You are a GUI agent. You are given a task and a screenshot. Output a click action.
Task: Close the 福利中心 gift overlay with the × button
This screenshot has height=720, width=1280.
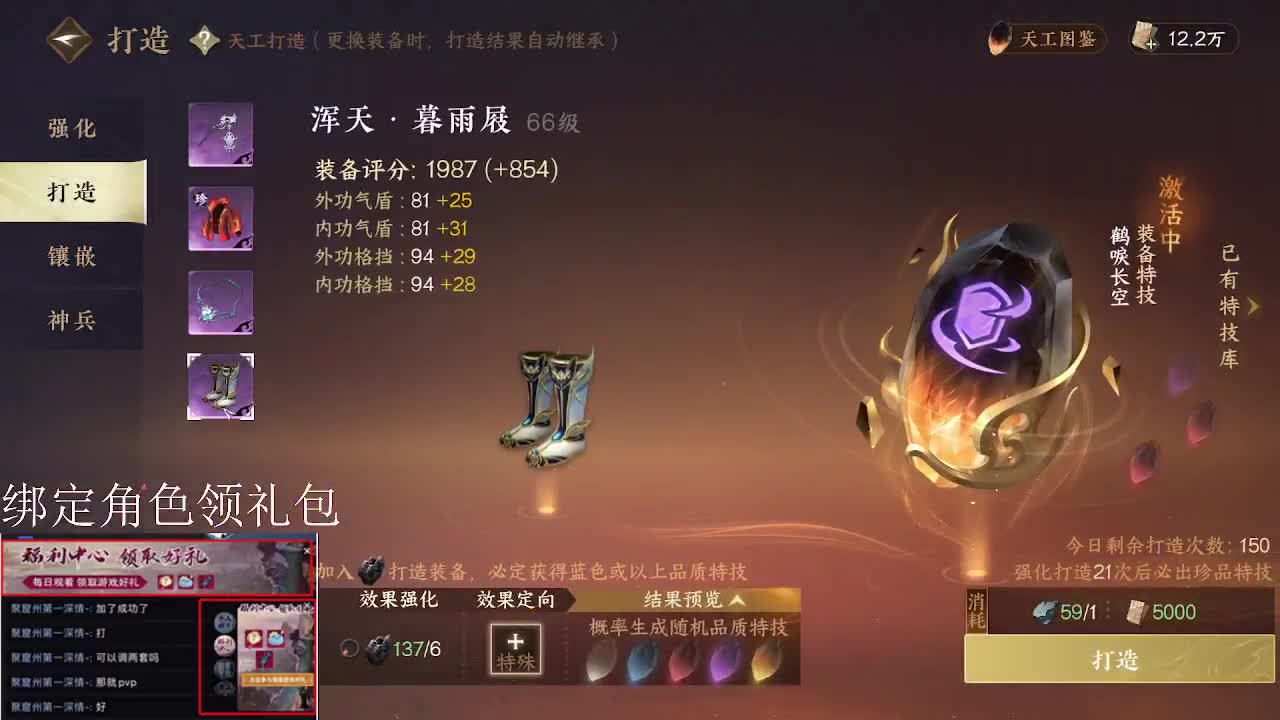click(x=306, y=550)
